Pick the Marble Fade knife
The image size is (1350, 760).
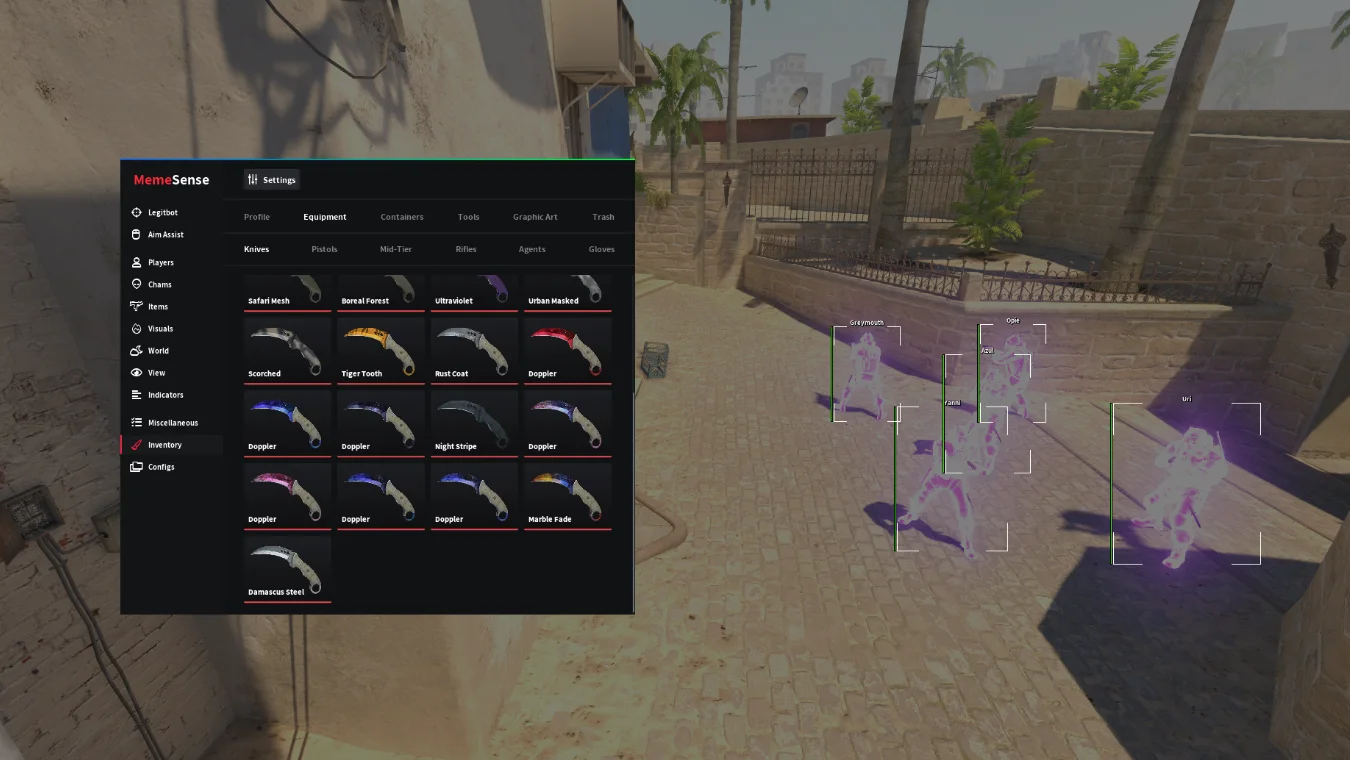pos(567,497)
